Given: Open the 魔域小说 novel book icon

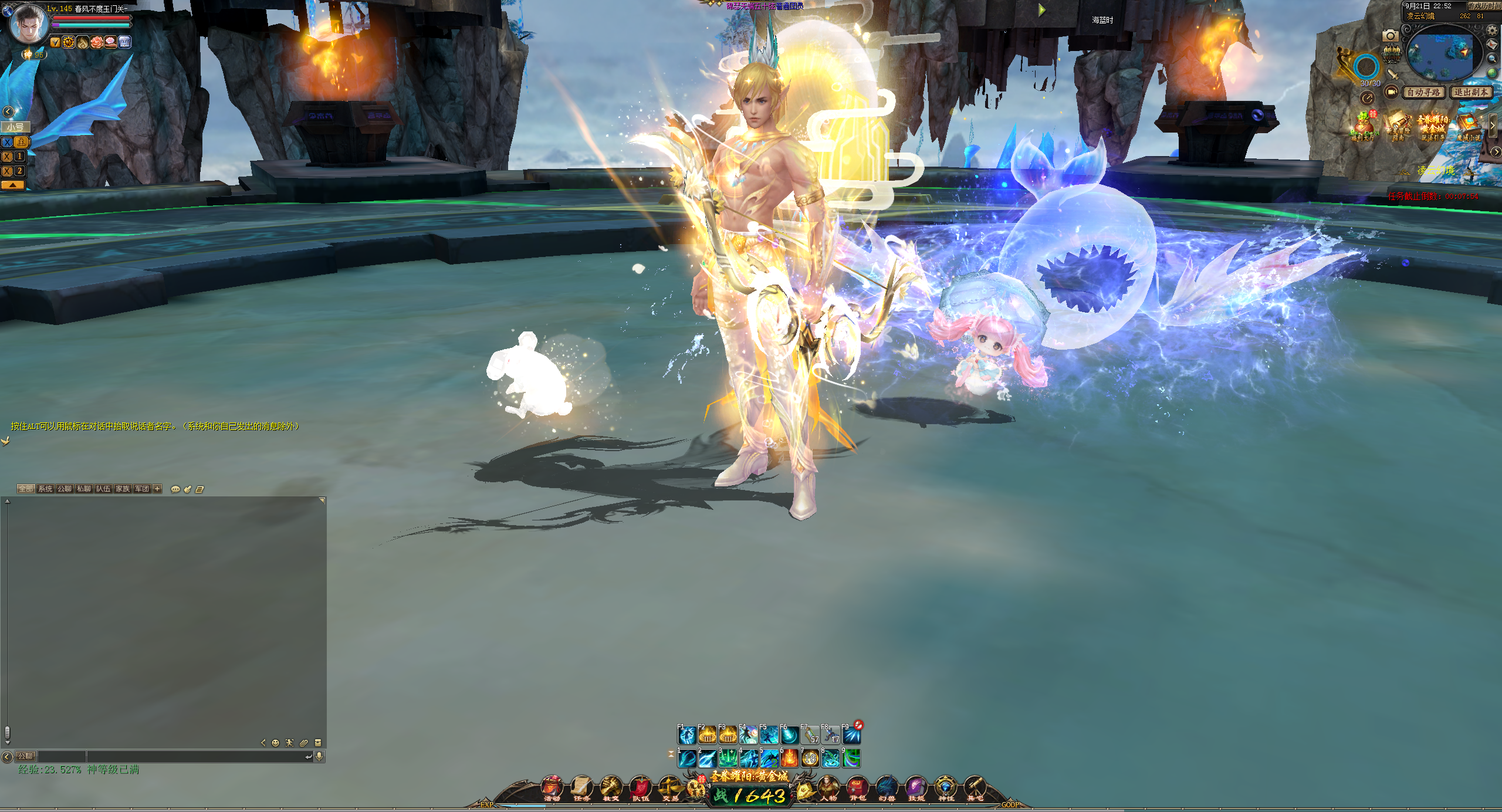Looking at the screenshot, I should pyautogui.click(x=1469, y=127).
